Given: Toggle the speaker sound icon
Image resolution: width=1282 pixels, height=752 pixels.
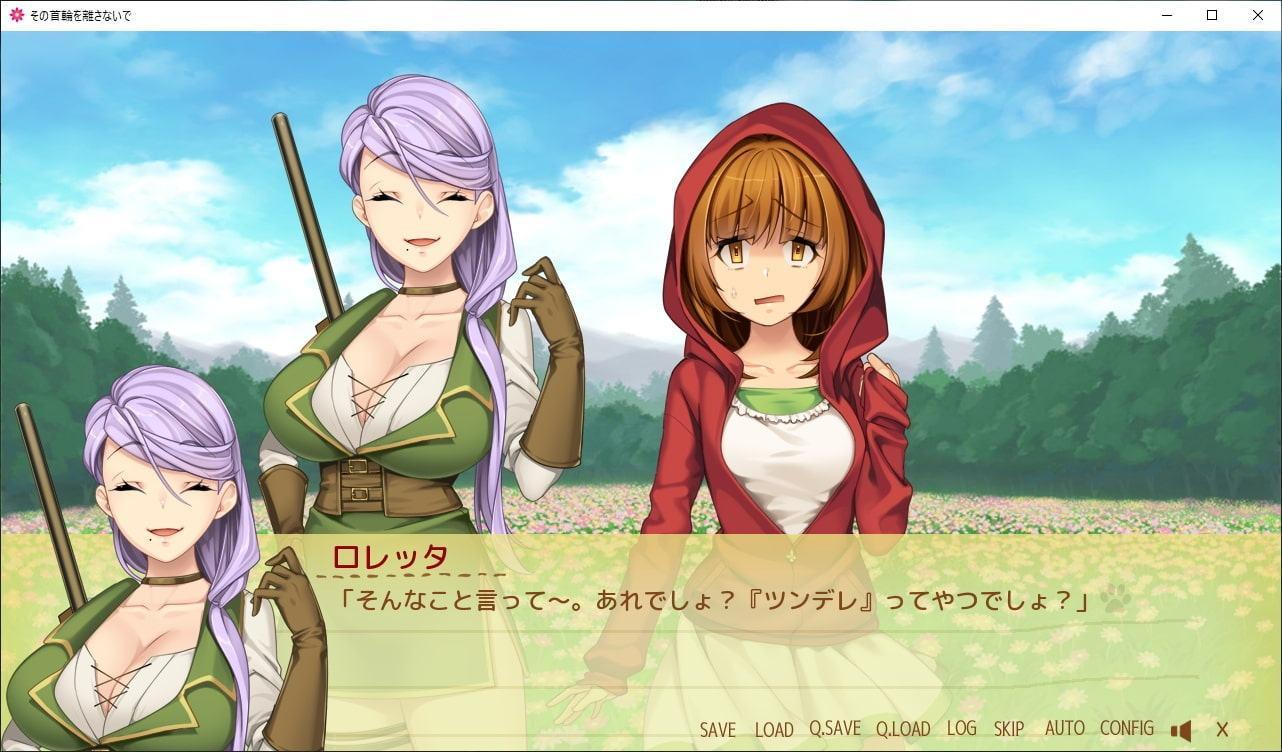Looking at the screenshot, I should coord(1181,730).
